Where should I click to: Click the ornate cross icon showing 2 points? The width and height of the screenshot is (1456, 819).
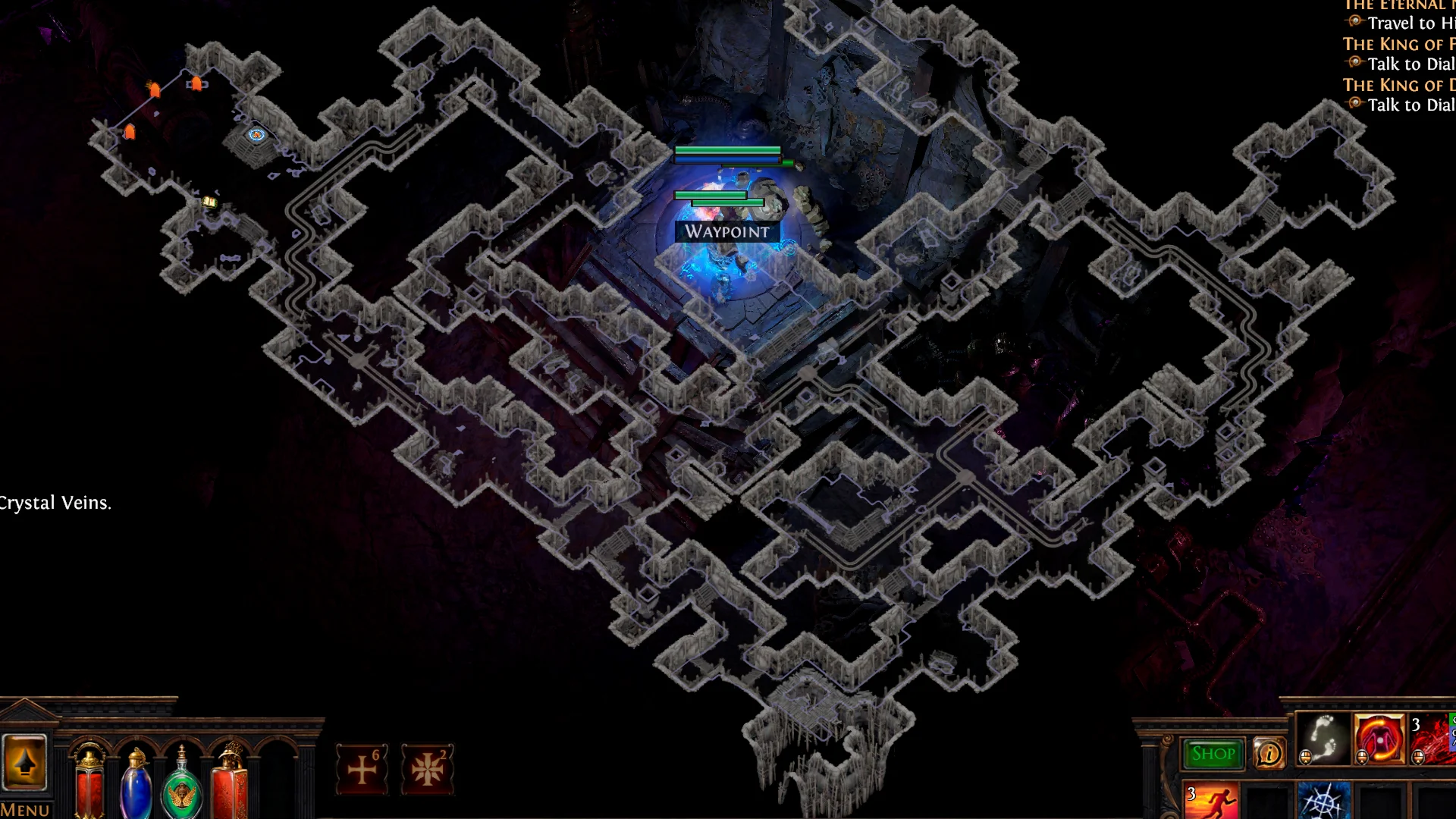[428, 768]
